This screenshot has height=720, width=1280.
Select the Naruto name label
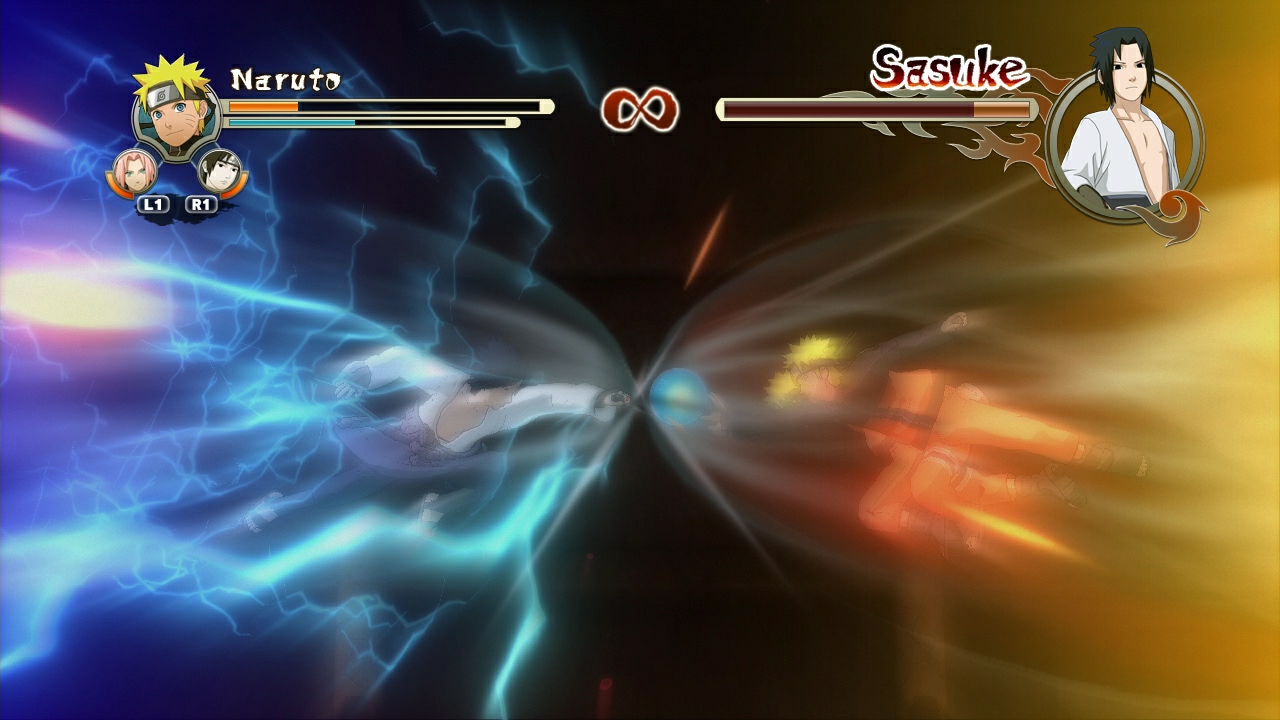285,77
